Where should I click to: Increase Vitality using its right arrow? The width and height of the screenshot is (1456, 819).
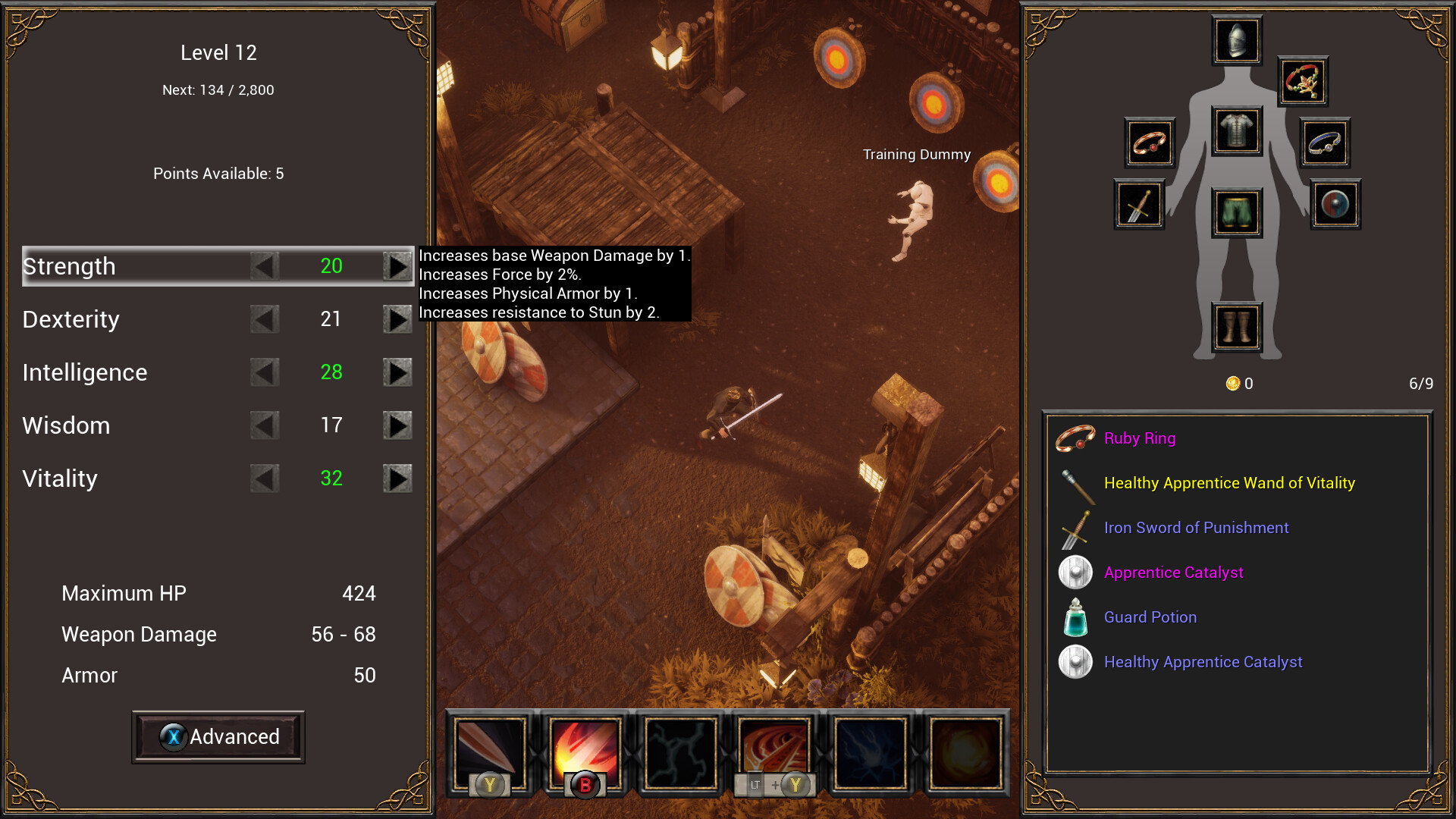pos(397,479)
